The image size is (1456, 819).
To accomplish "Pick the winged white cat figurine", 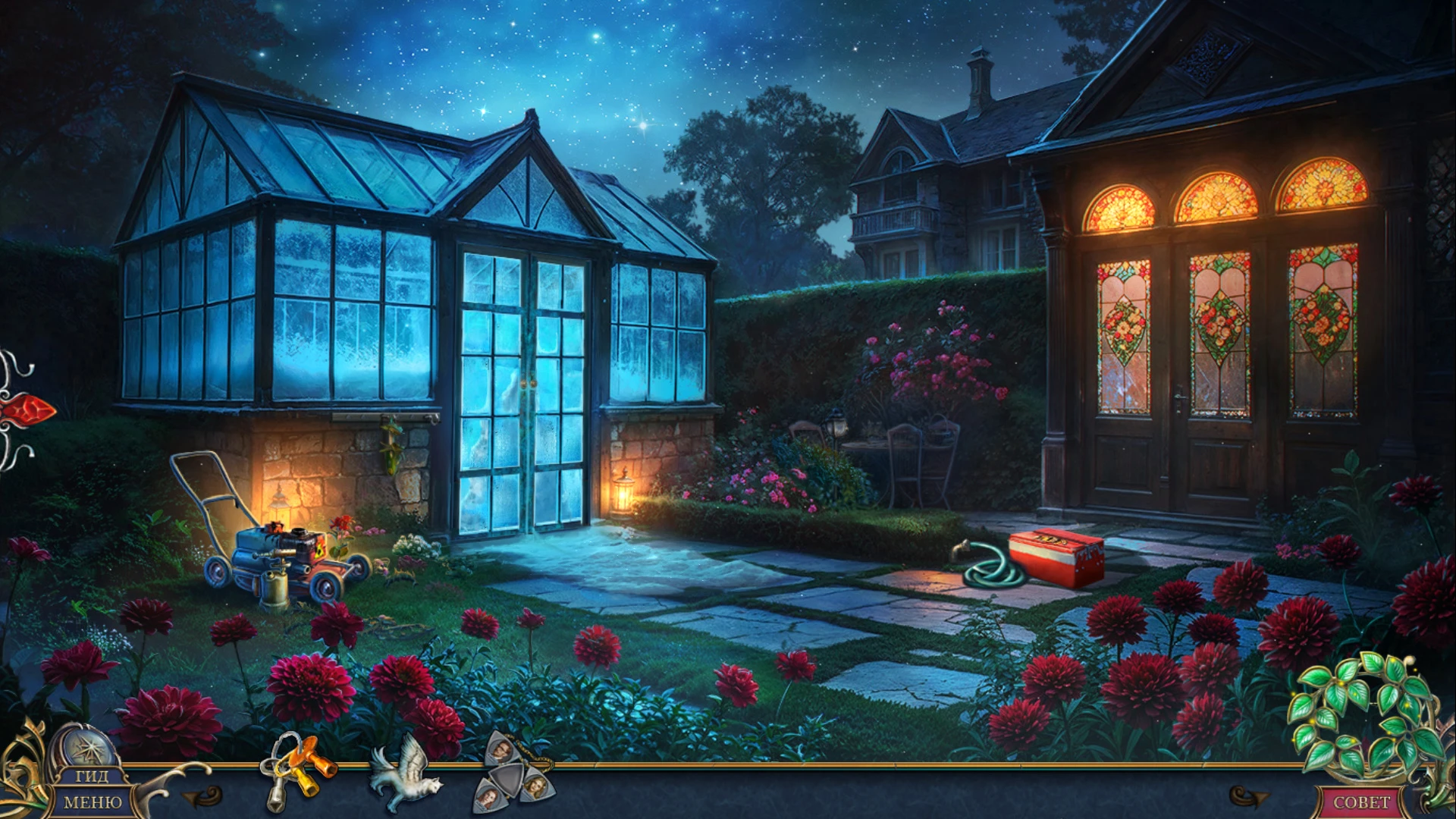I will click(405, 772).
